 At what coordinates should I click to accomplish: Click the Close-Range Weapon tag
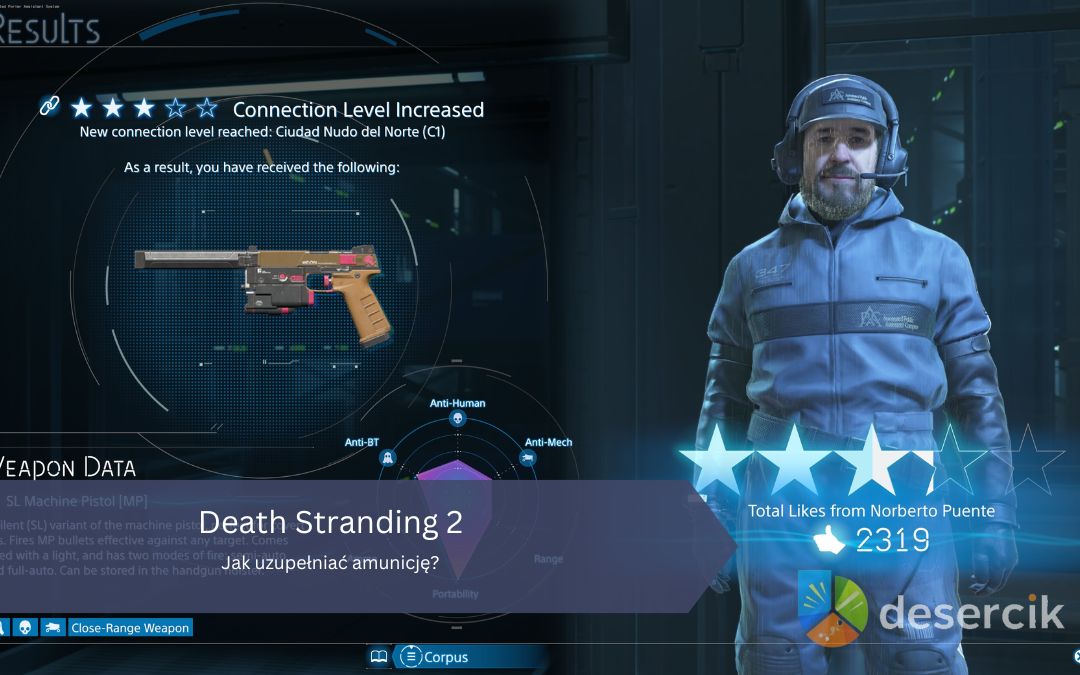[x=129, y=628]
